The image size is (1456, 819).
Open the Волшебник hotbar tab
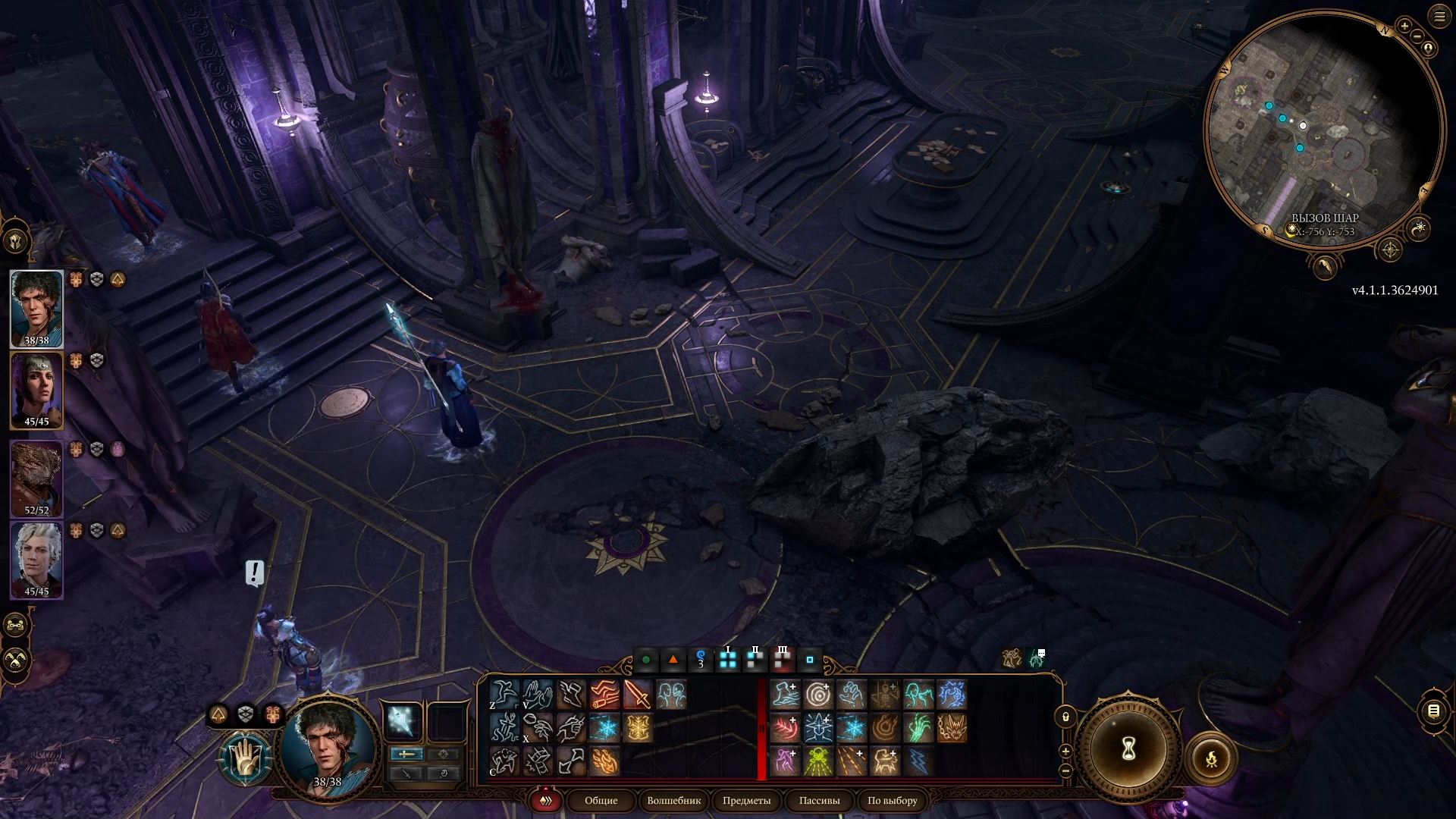673,801
